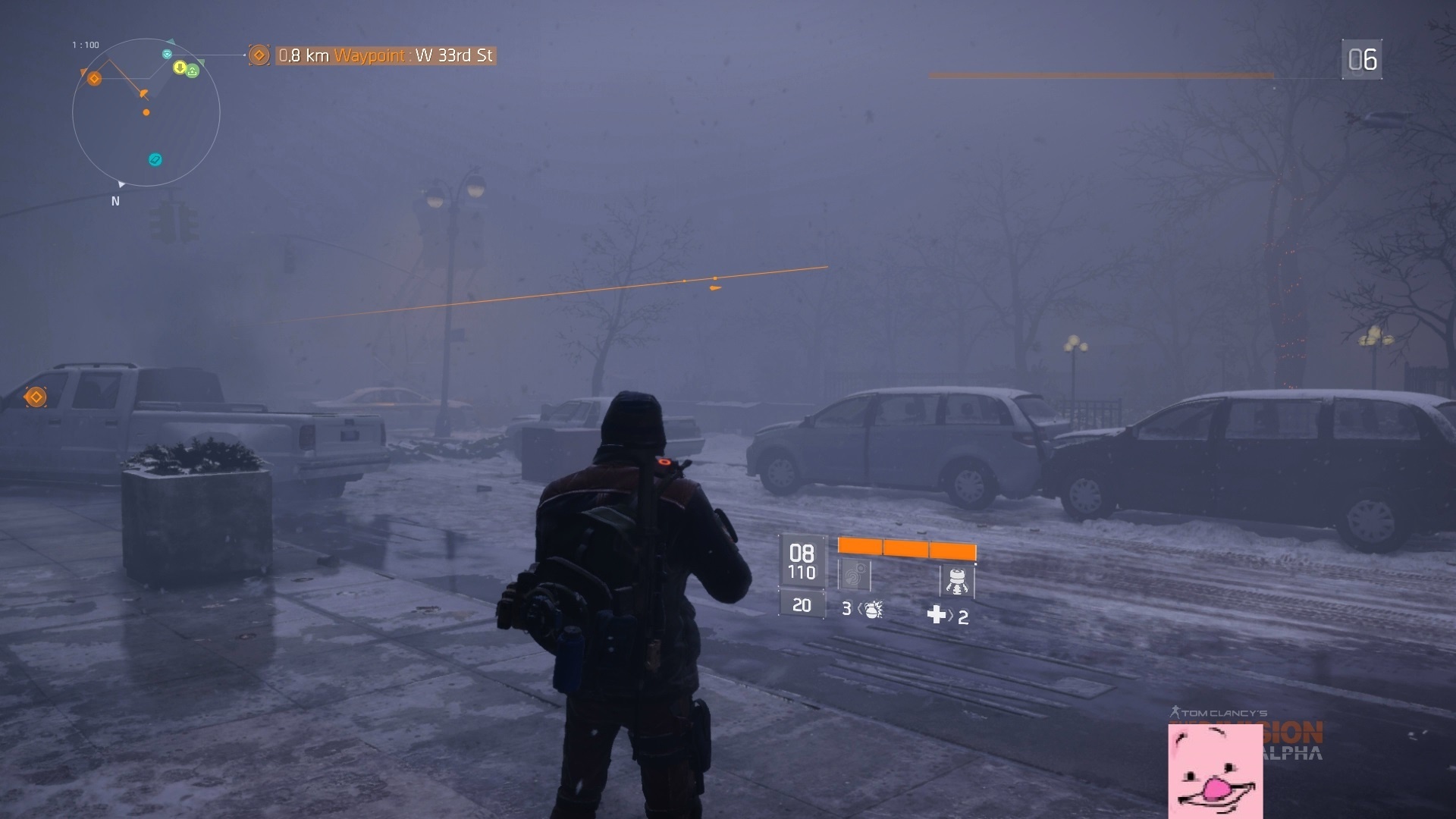Select the teal intel icon on the minimap
Viewport: 1456px width, 819px height.
154,160
